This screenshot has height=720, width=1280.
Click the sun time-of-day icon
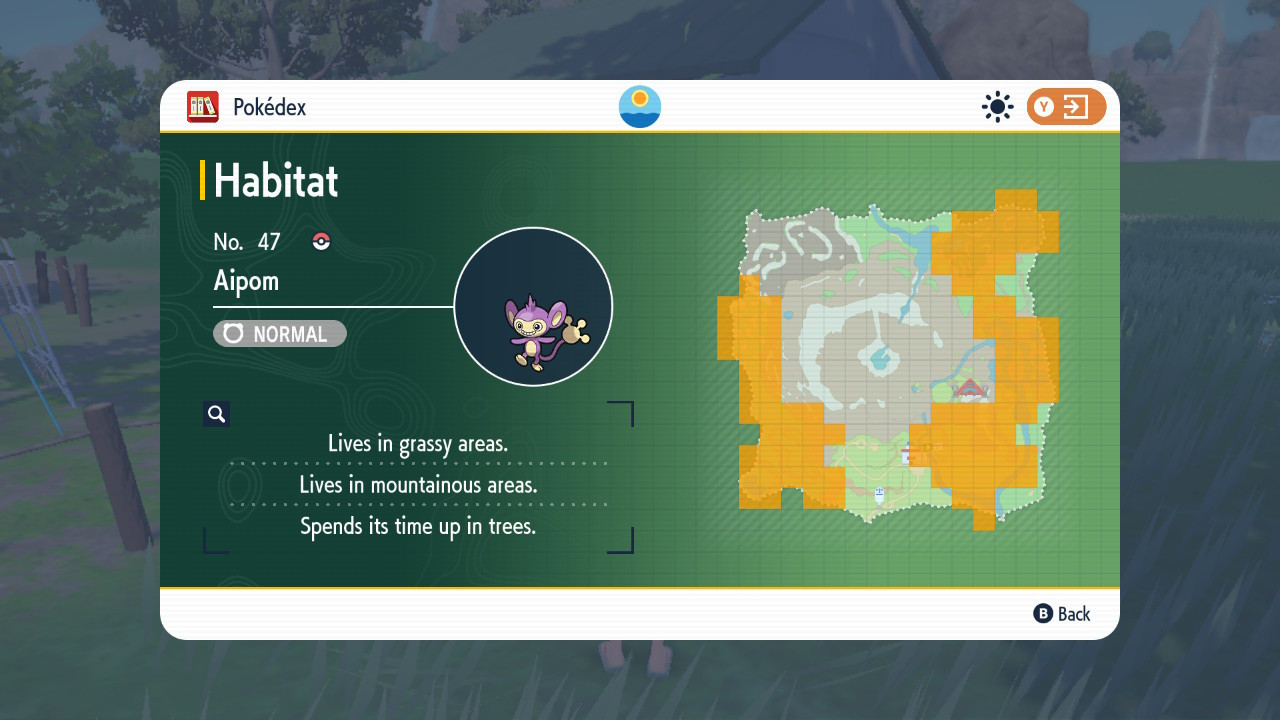click(997, 107)
